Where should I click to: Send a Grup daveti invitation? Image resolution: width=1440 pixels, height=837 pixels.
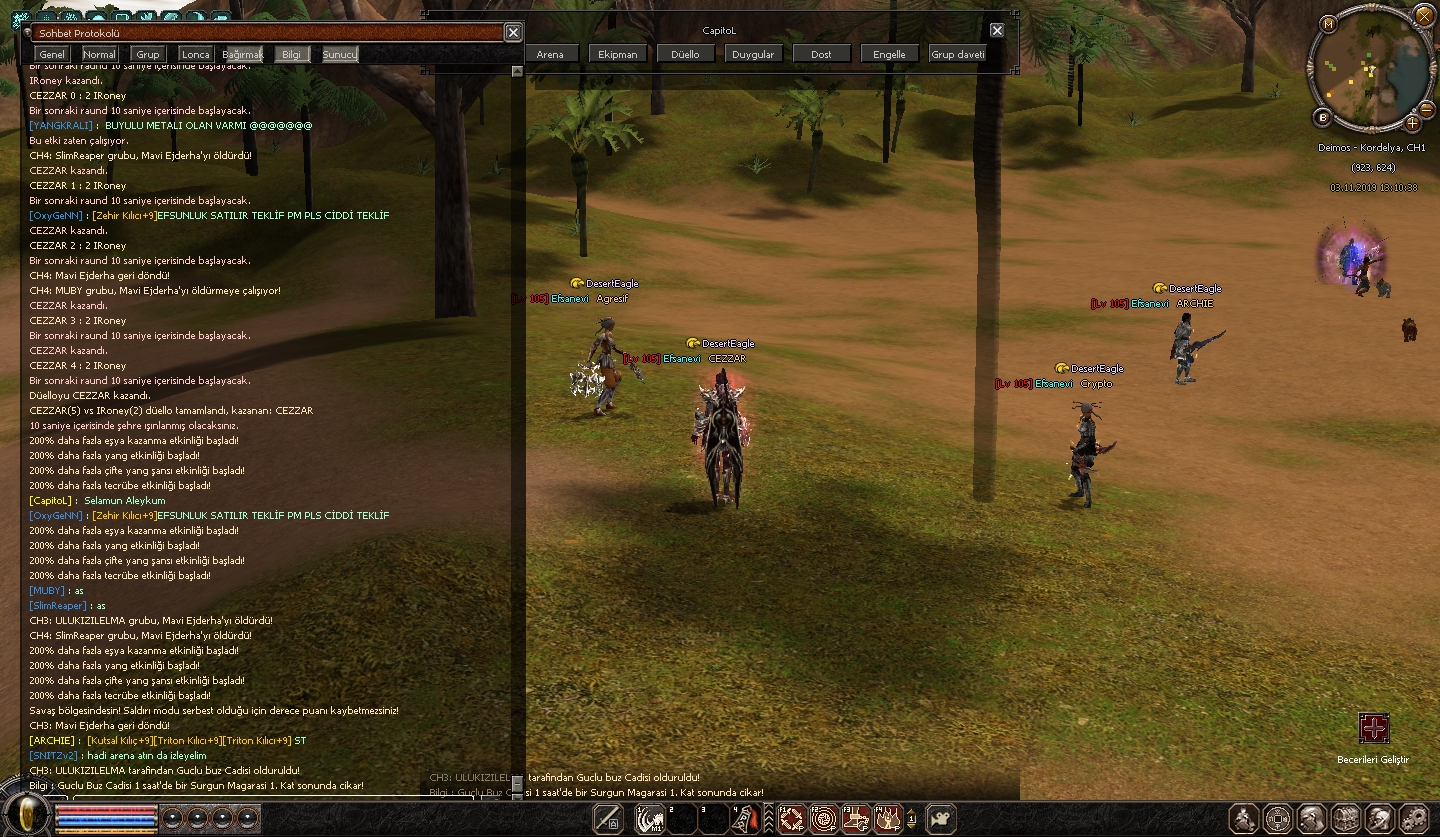pos(958,54)
